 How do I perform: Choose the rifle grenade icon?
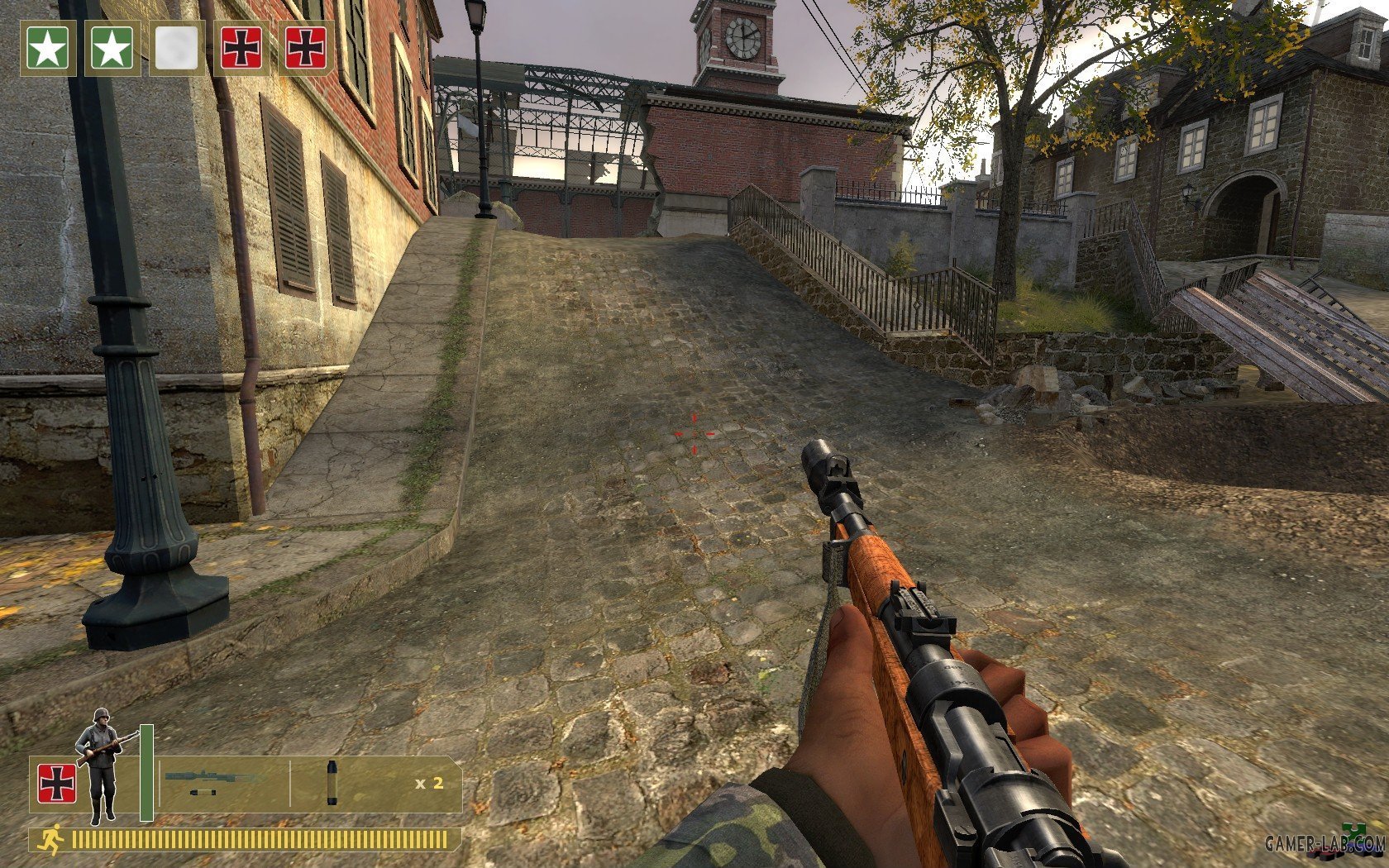click(x=332, y=782)
